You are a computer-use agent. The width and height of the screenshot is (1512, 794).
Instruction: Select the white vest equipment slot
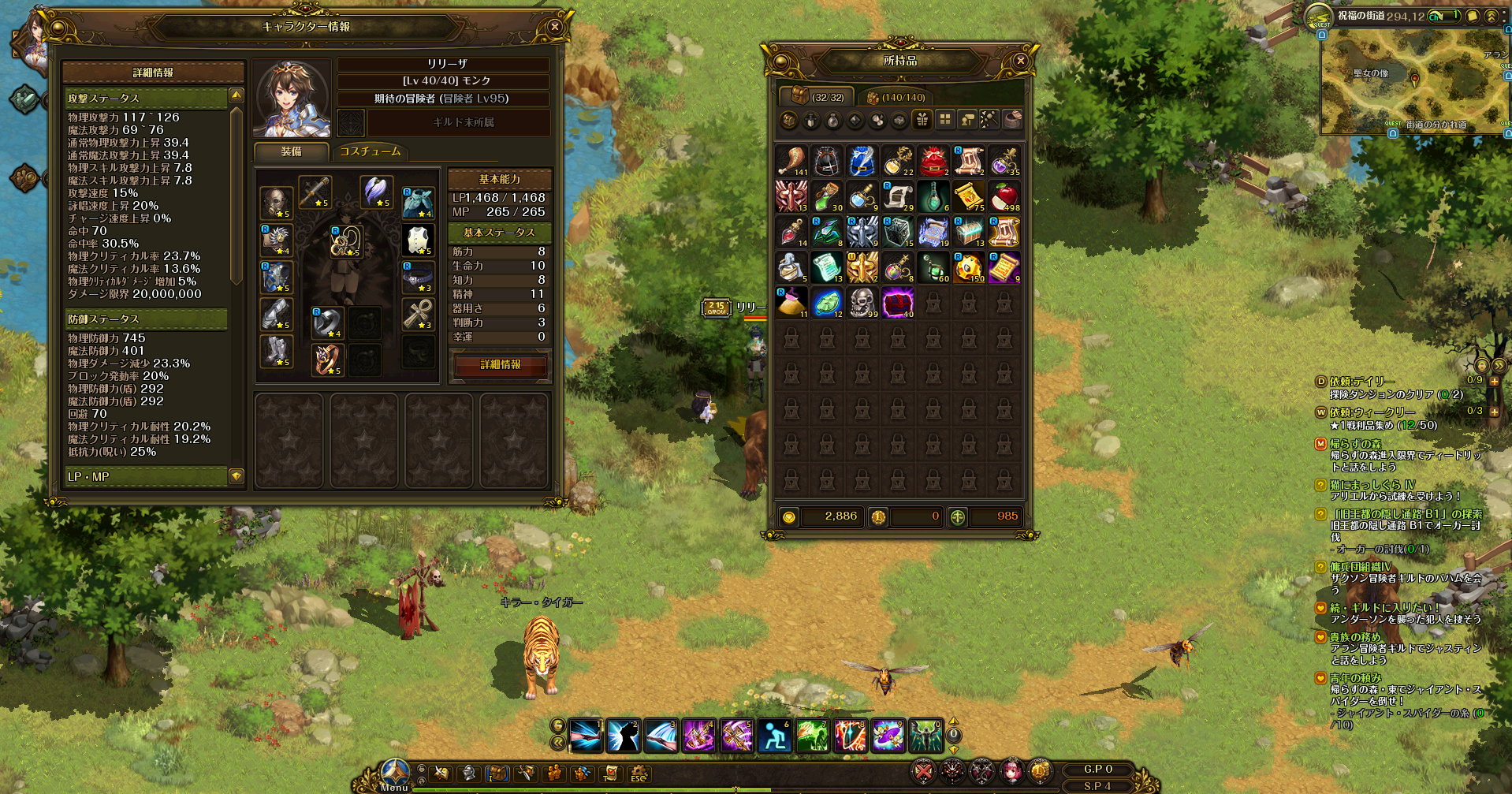(x=418, y=240)
